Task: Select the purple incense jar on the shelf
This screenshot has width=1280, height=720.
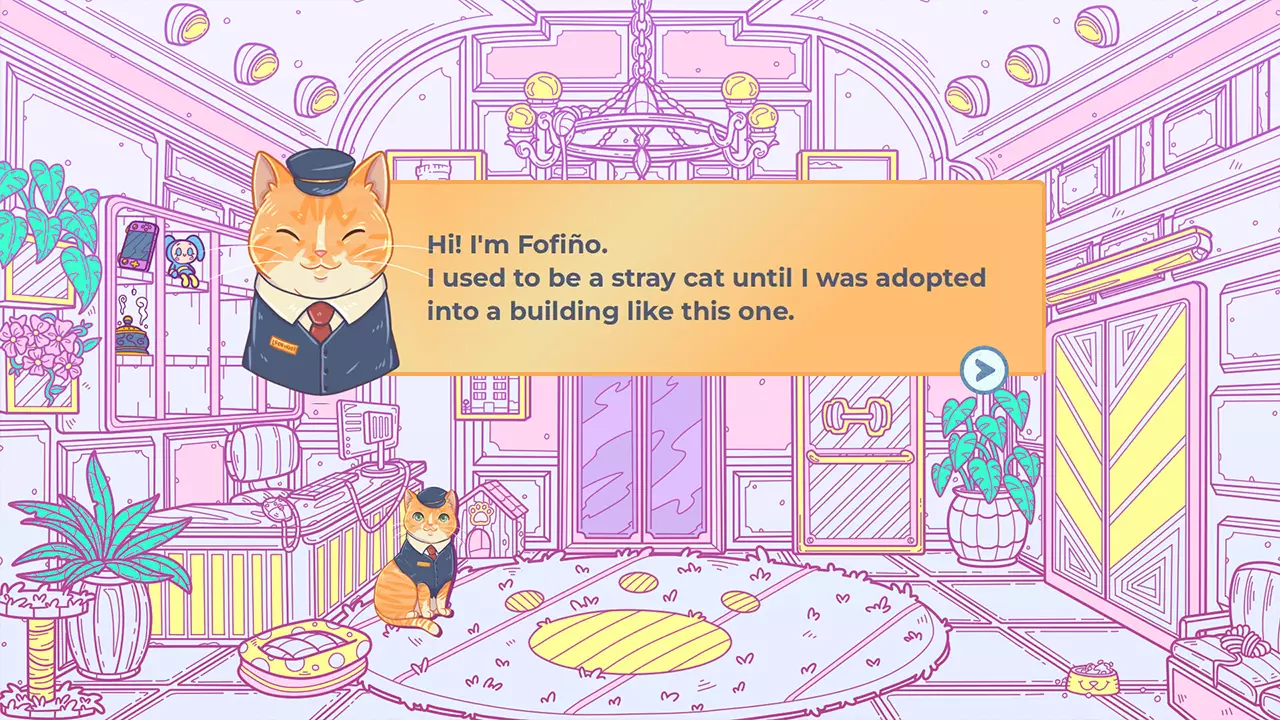Action: pyautogui.click(x=131, y=335)
